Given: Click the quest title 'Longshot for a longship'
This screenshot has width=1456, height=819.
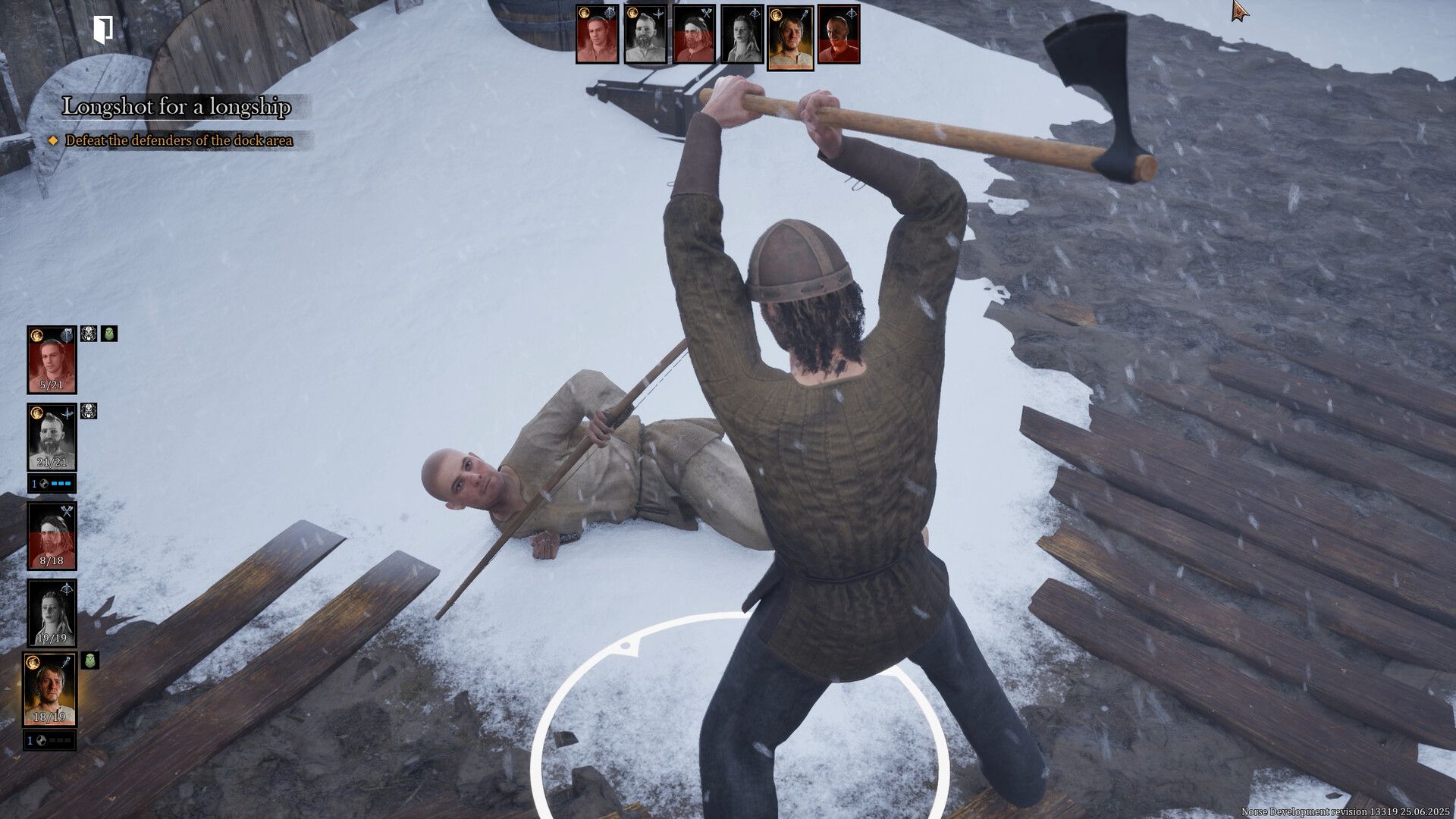Looking at the screenshot, I should tap(178, 108).
